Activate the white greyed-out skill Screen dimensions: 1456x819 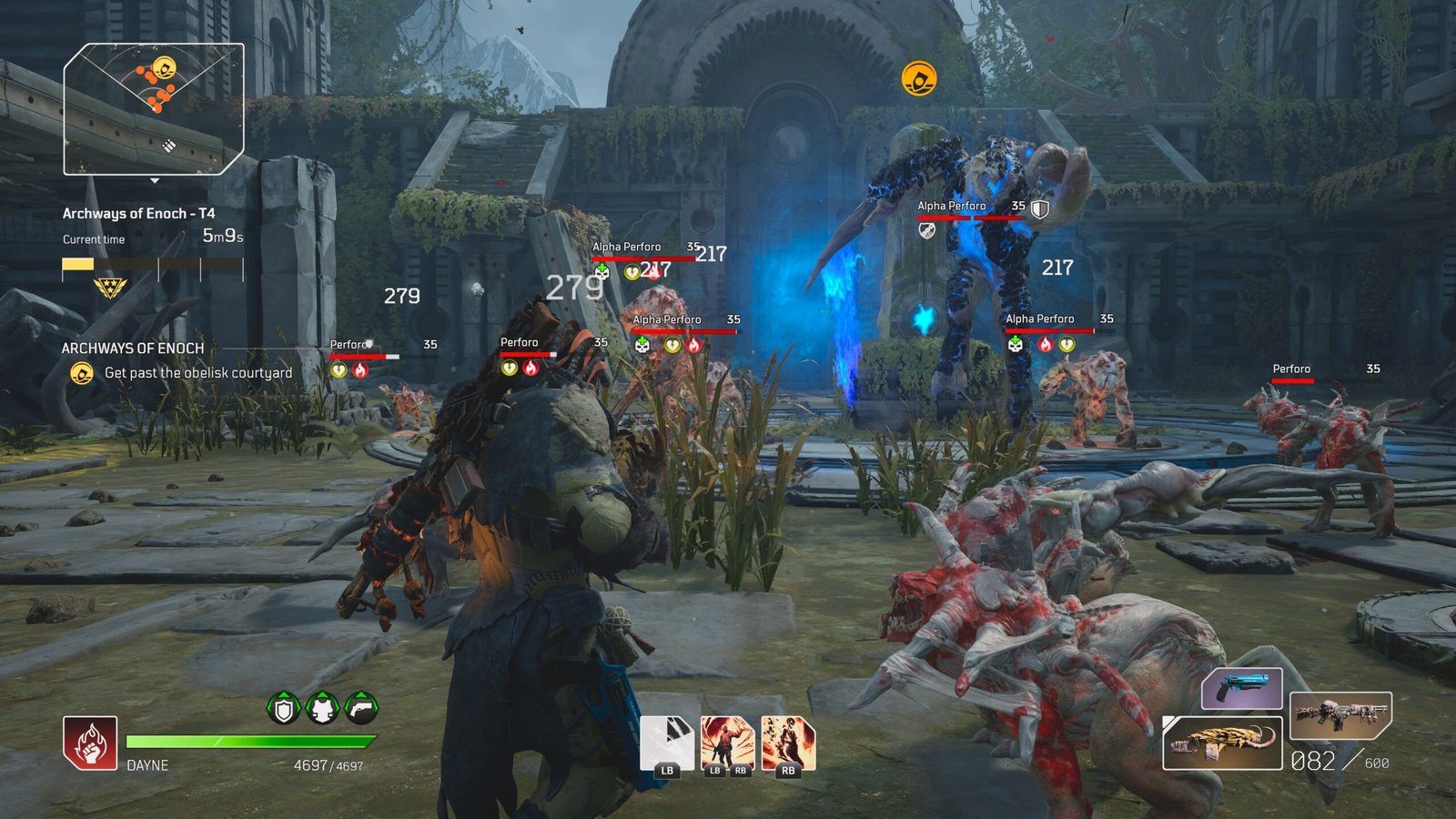point(667,743)
